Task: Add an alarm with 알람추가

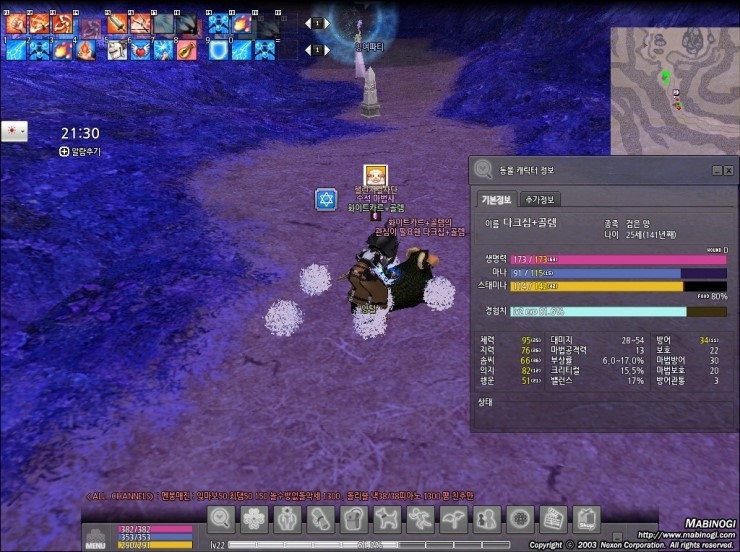Action: click(x=80, y=152)
